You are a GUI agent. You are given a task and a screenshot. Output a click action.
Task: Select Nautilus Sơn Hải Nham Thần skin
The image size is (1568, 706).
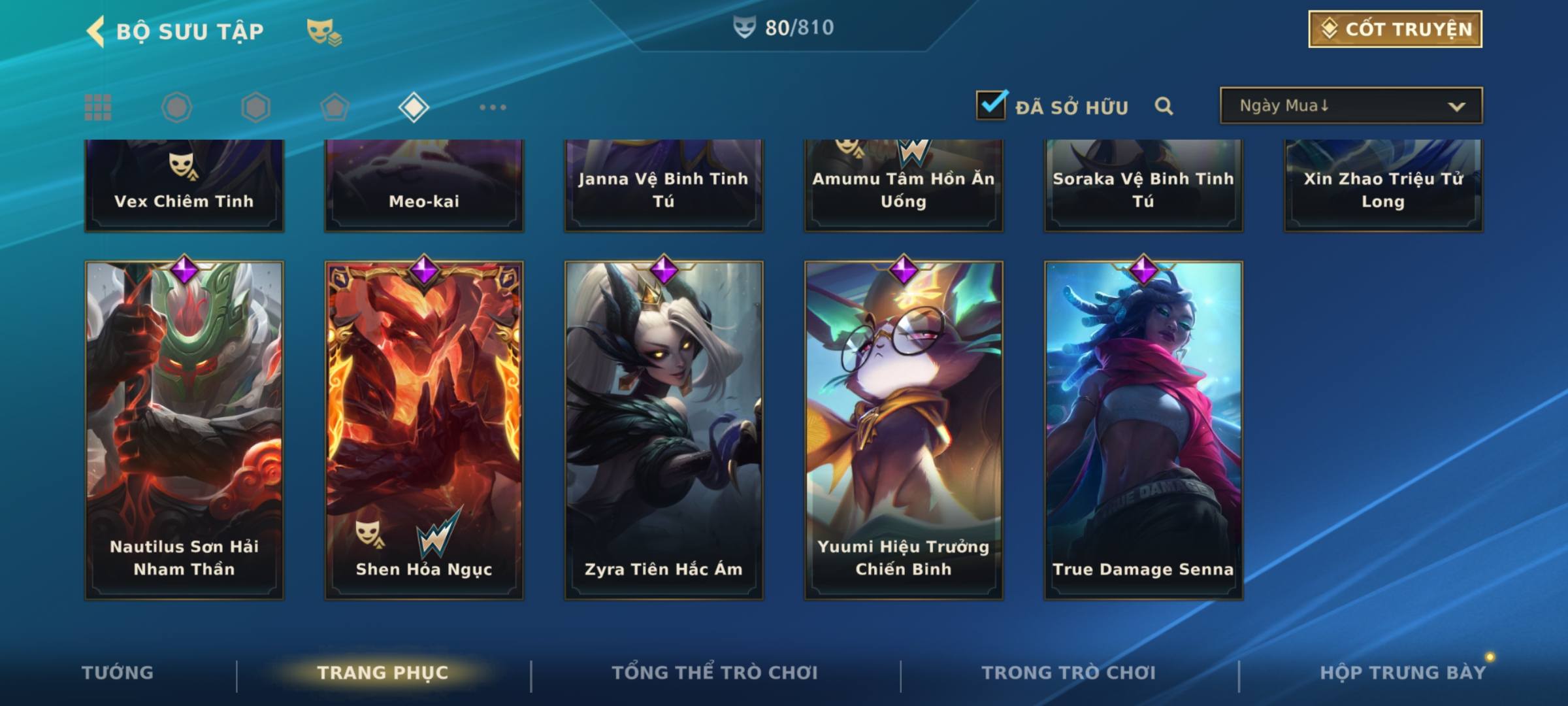(184, 430)
